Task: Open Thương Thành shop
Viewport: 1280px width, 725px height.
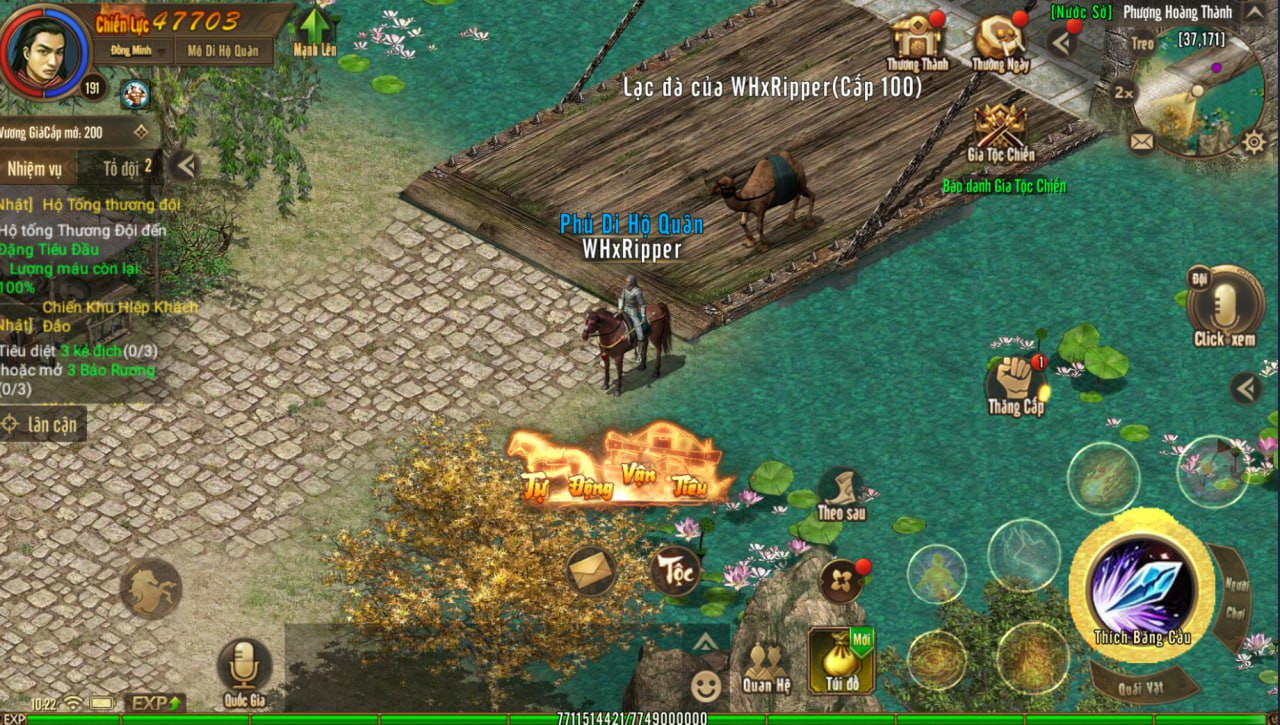Action: pos(917,40)
